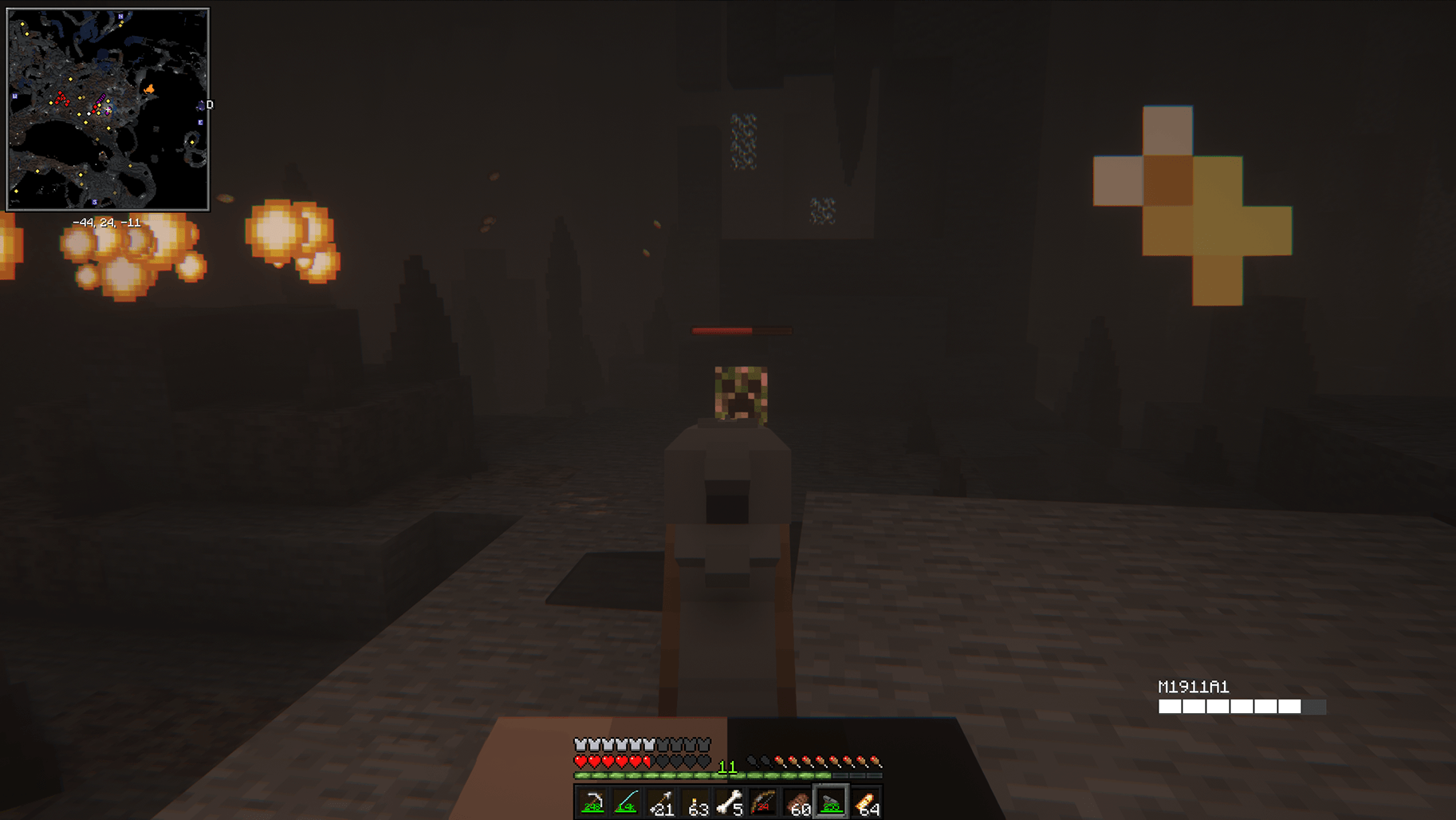1456x820 pixels.
Task: Click the N compass marker on the minimap
Action: pos(120,16)
